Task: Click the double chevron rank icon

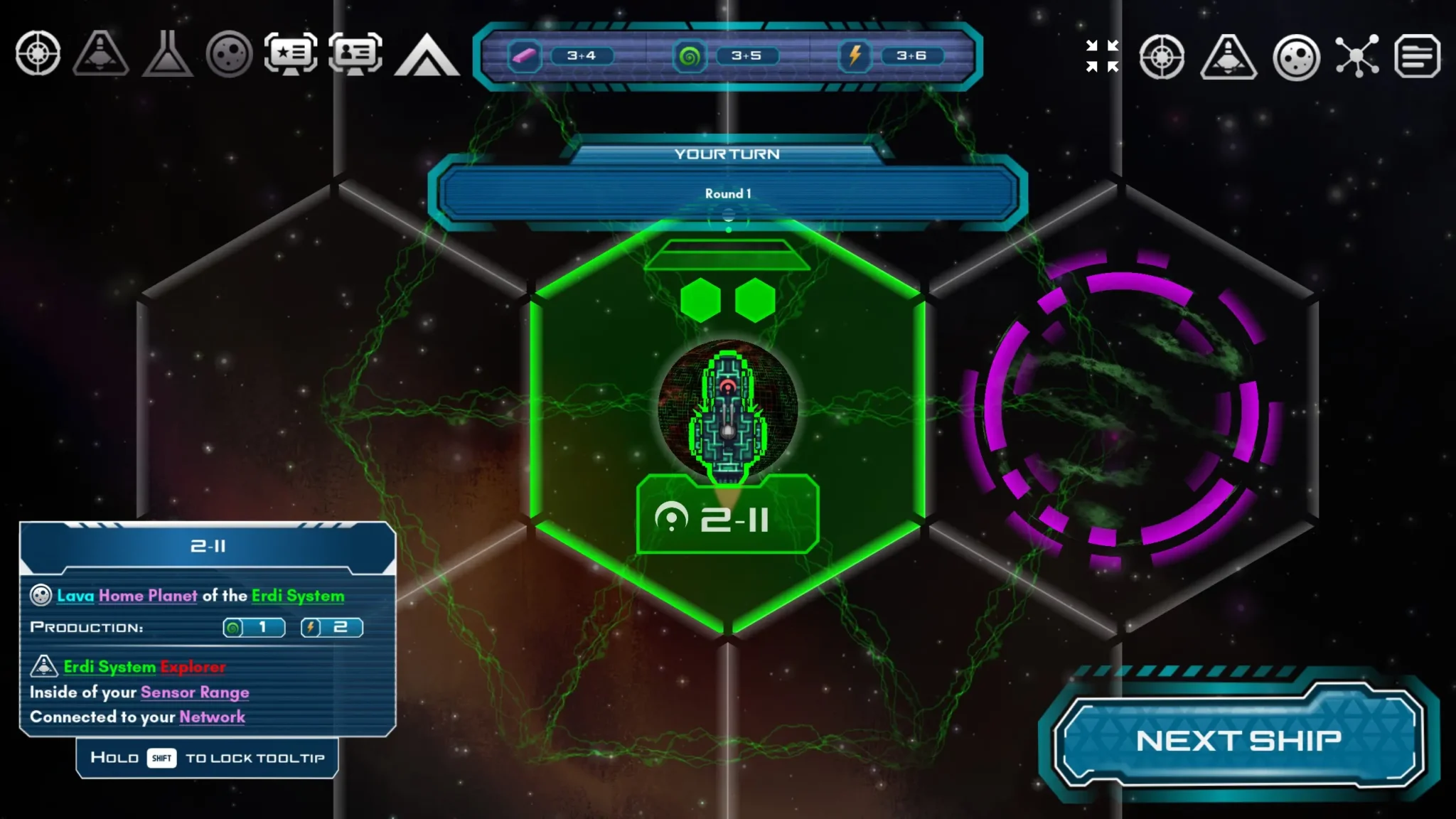Action: click(427, 55)
